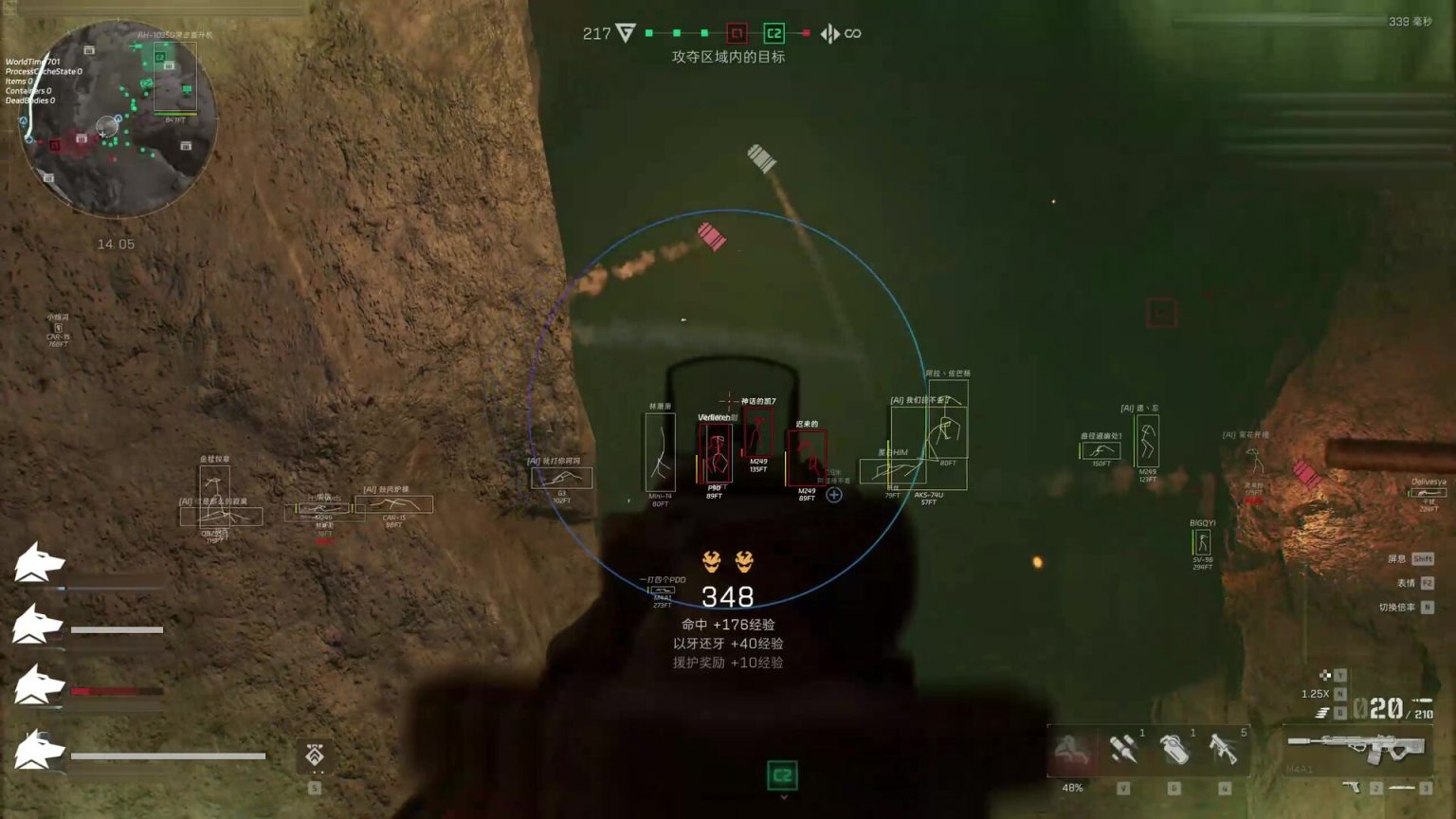Select the green C2 objective on the progress bar
The image size is (1456, 819).
coord(773,31)
